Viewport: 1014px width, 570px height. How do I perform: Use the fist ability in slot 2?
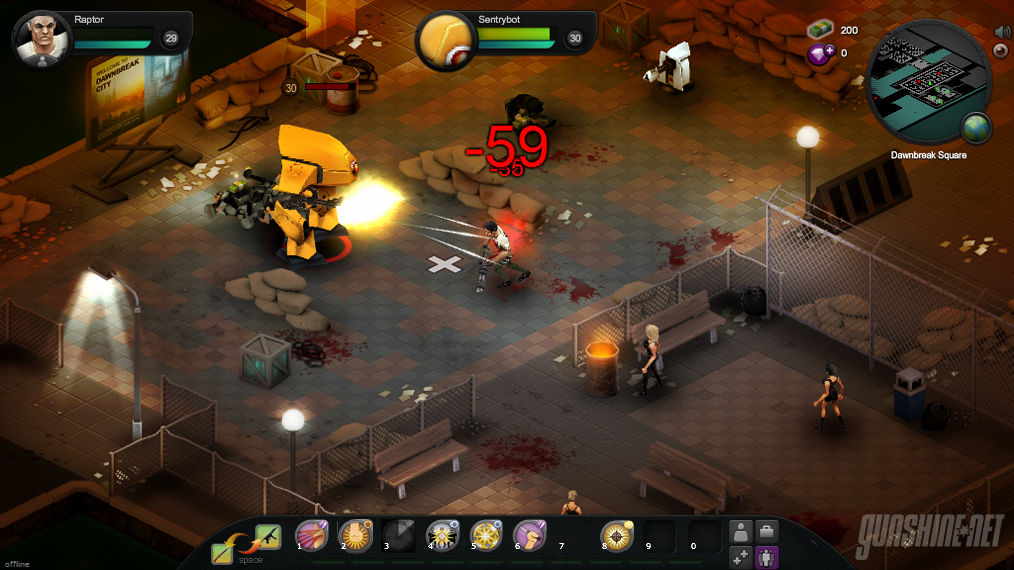tap(355, 537)
